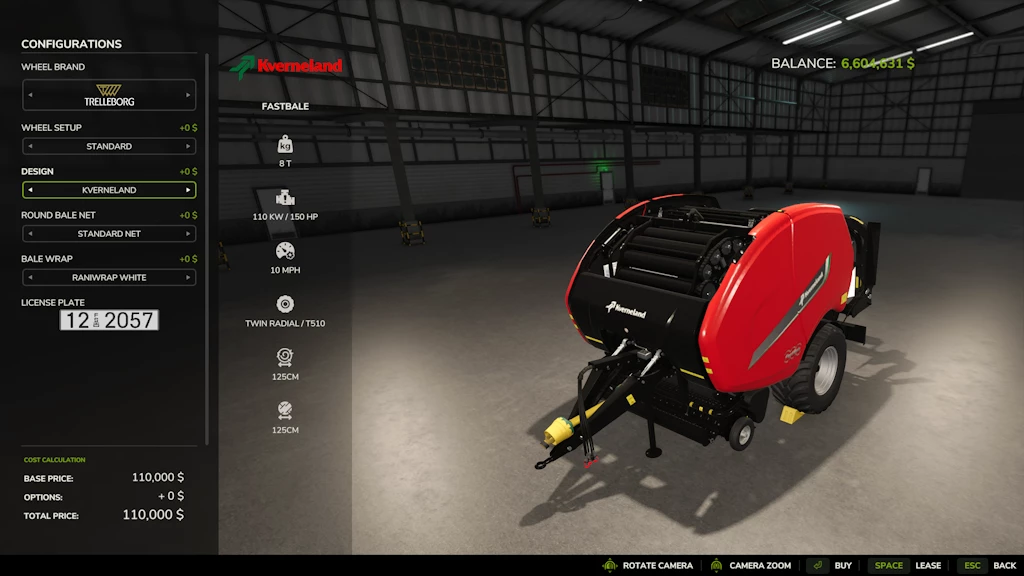Change Round Bale Net to previous option
This screenshot has height=576, width=1024.
tap(29, 234)
